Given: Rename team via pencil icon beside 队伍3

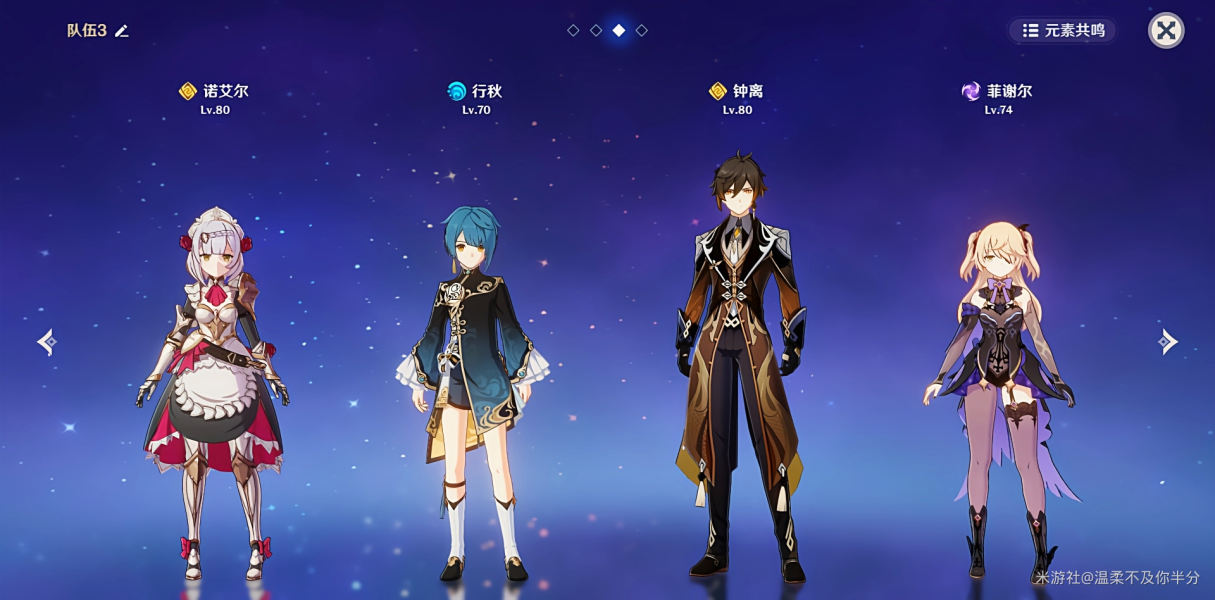Looking at the screenshot, I should [122, 31].
